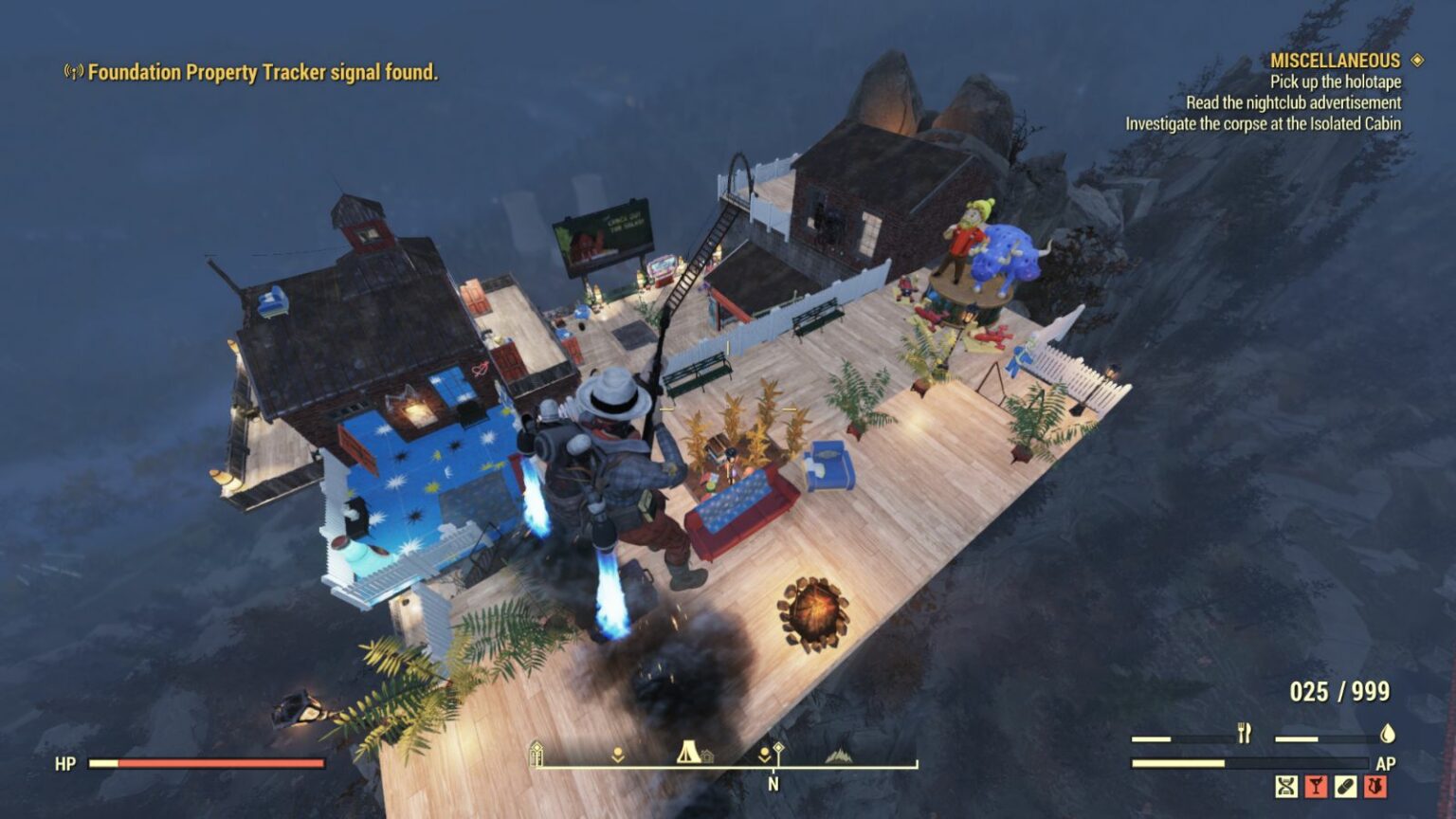Click the red damaged armor status icon
Viewport: 1456px width, 819px height.
coord(1375,786)
